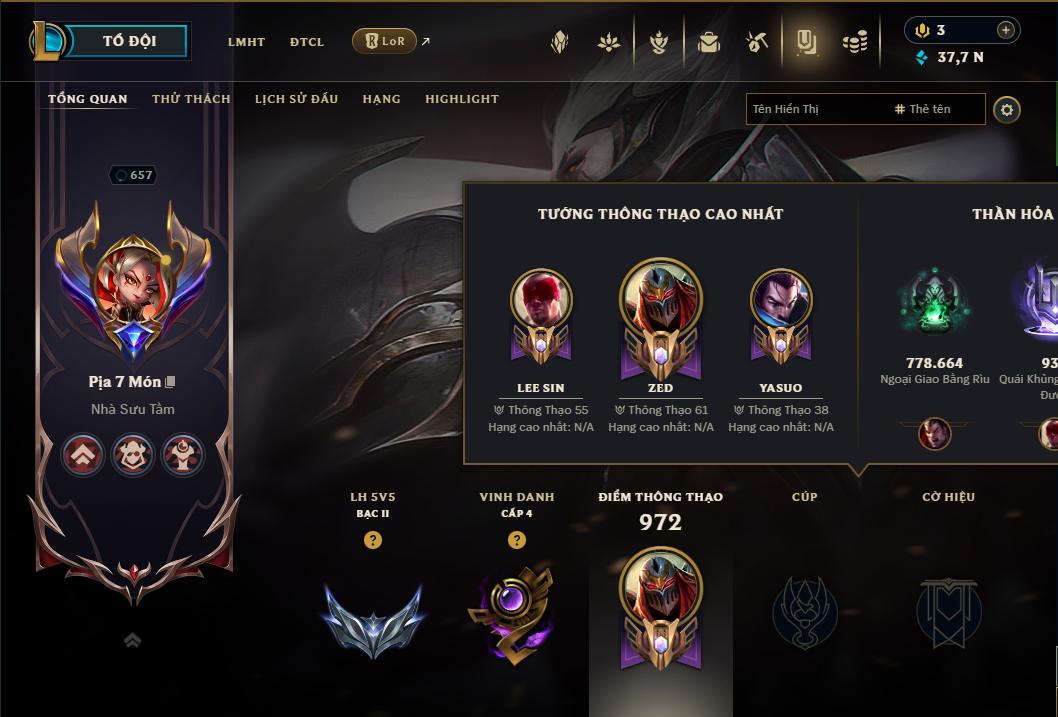Switch to the LỊCH SỬ ĐẤU tab
Viewport: 1058px width, 717px height.
[x=296, y=99]
